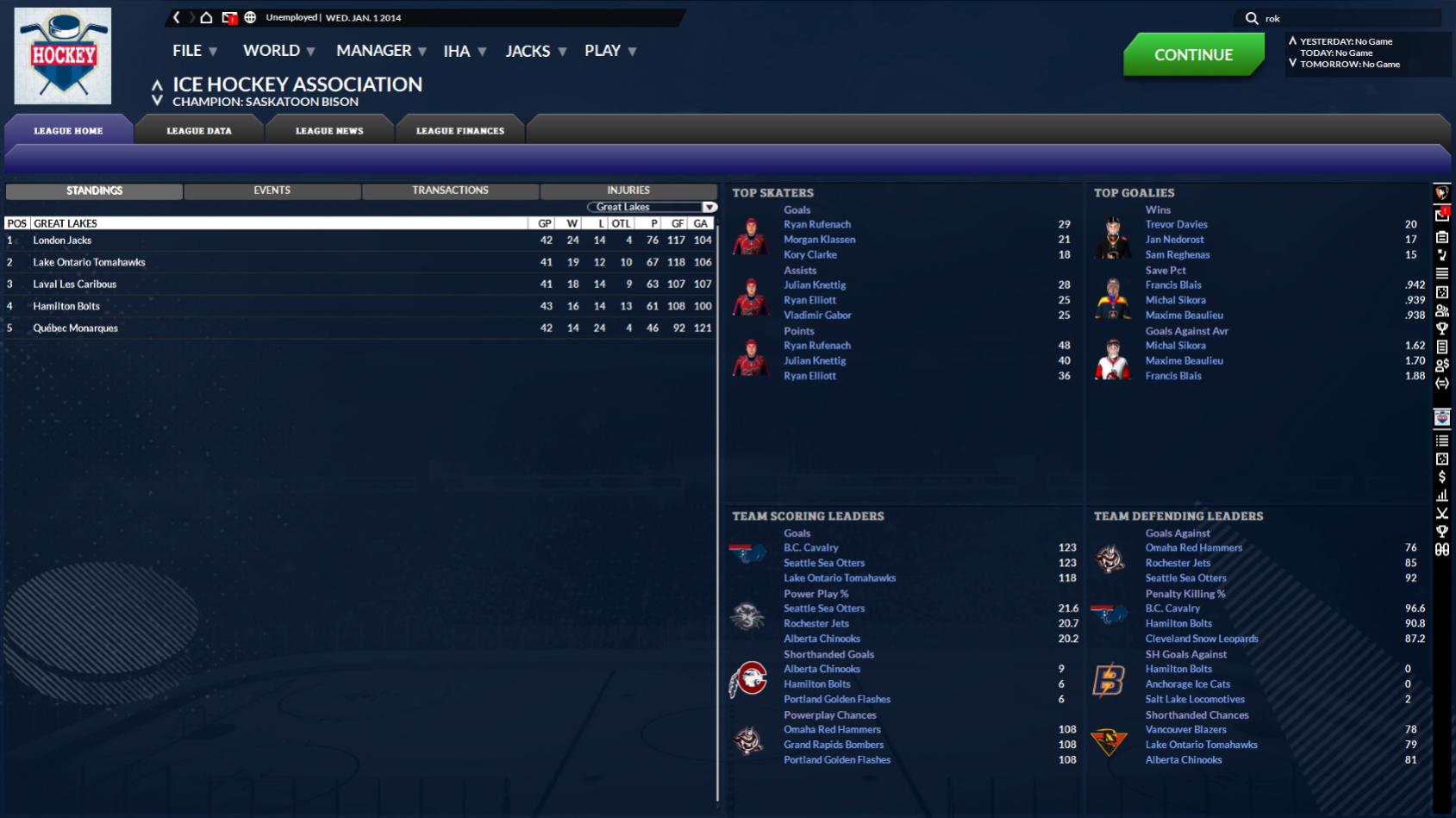Open the Great Lakes division dropdown
Screen dimensions: 1456x818
[x=652, y=207]
